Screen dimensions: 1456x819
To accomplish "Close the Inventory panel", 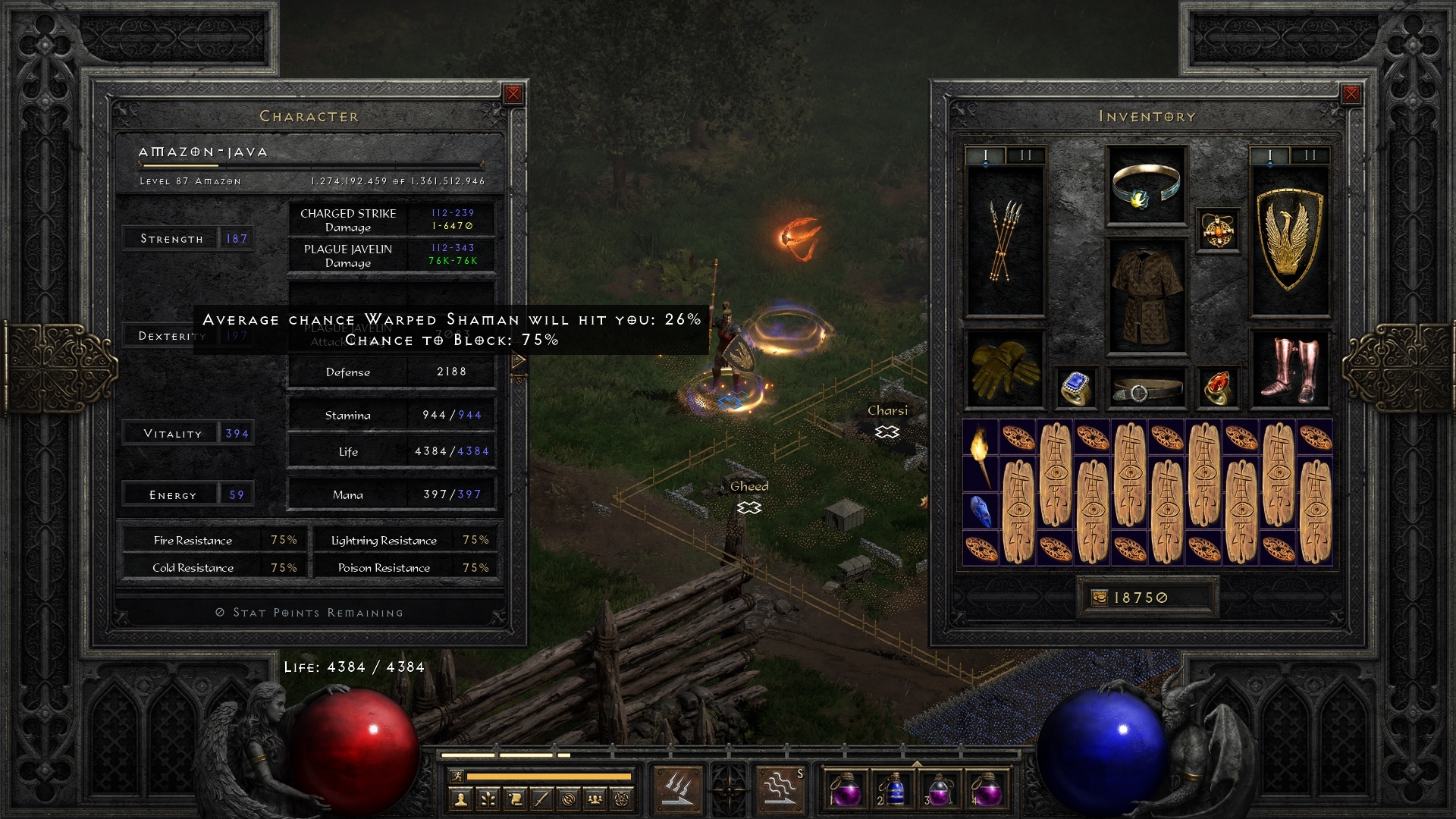I will point(1351,94).
